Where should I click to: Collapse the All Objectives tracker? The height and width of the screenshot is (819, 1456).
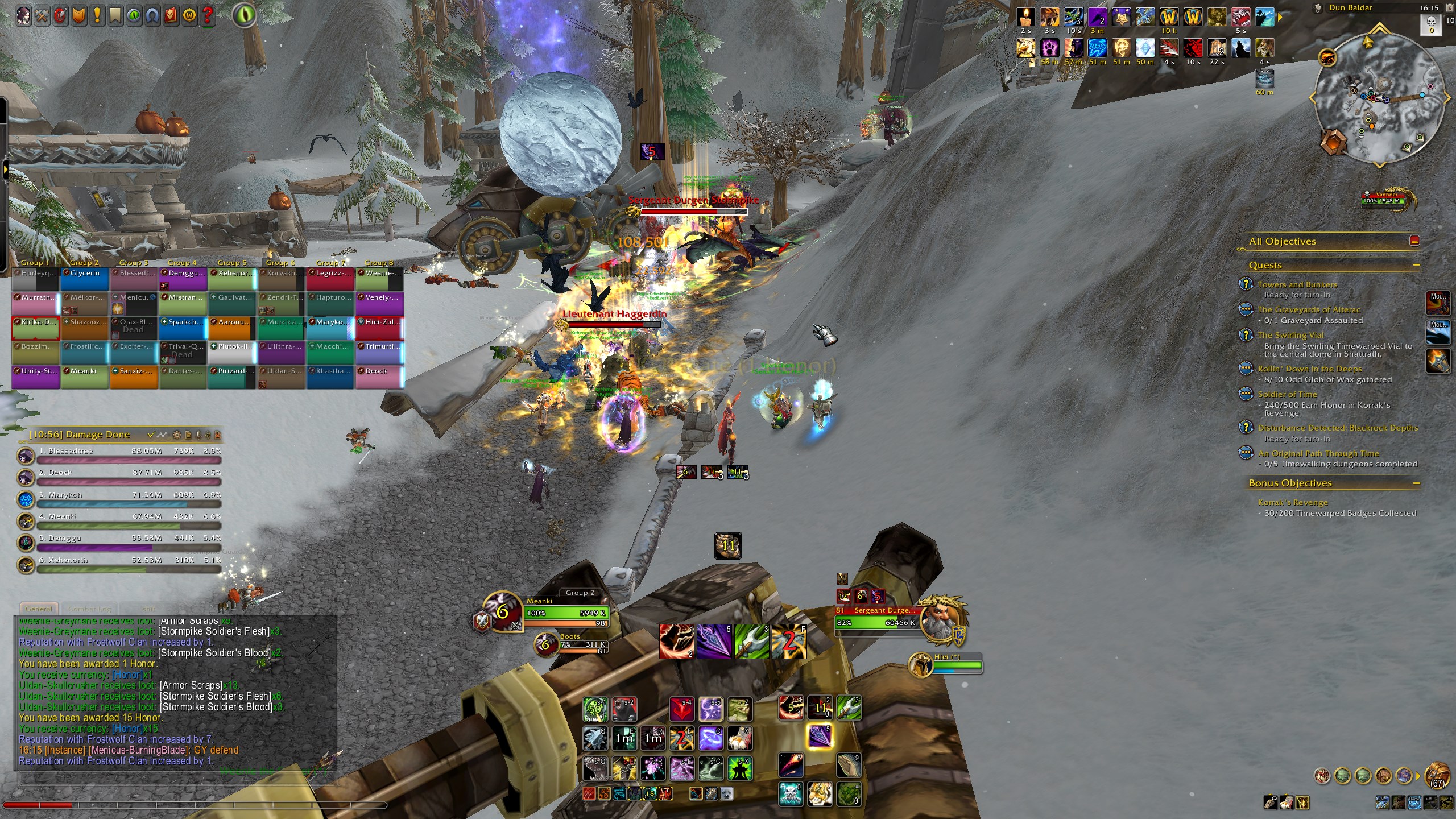point(1414,241)
